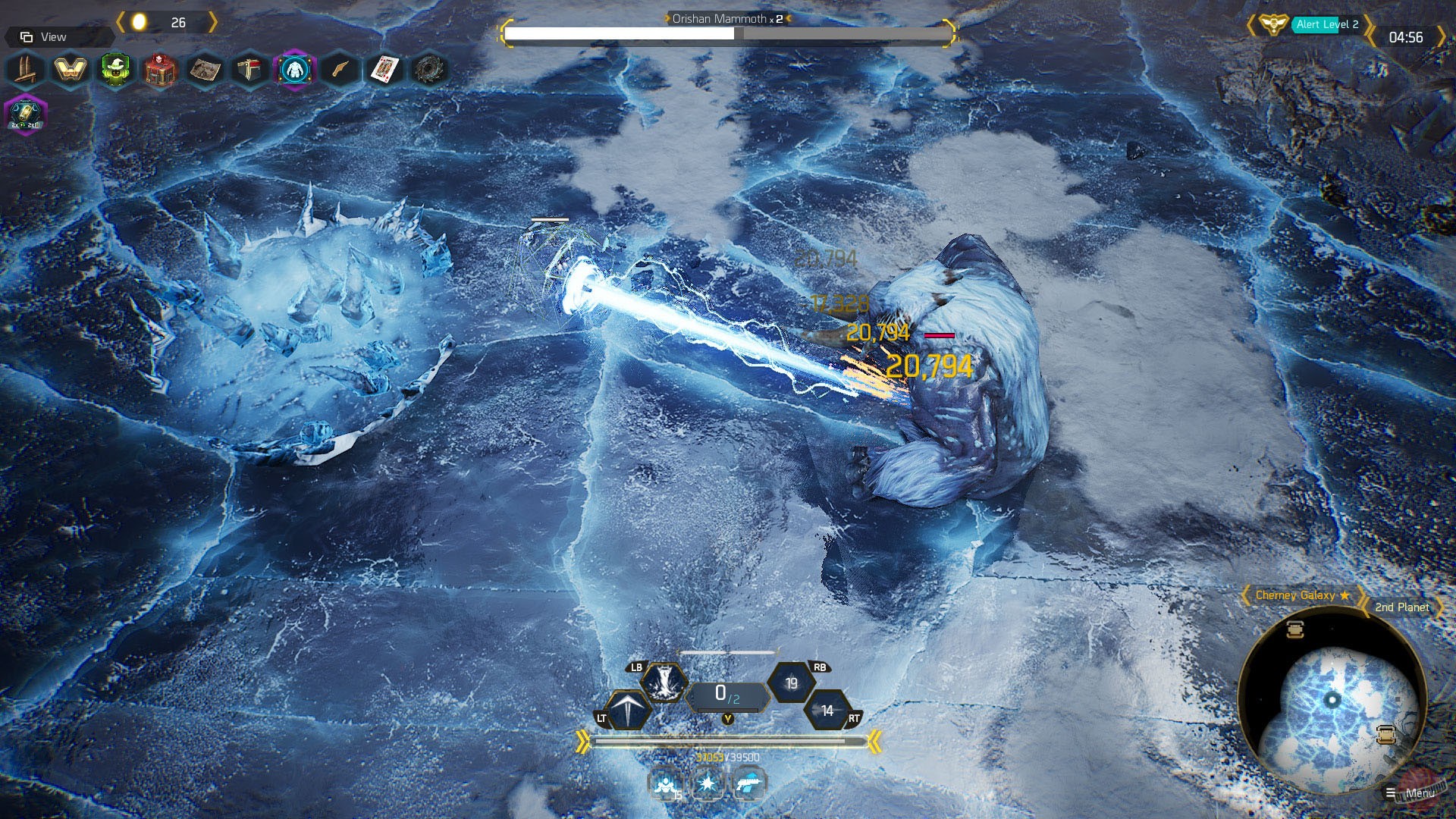This screenshot has width=1456, height=819.
Task: Activate the arrowhead ability icon
Action: coord(629,711)
